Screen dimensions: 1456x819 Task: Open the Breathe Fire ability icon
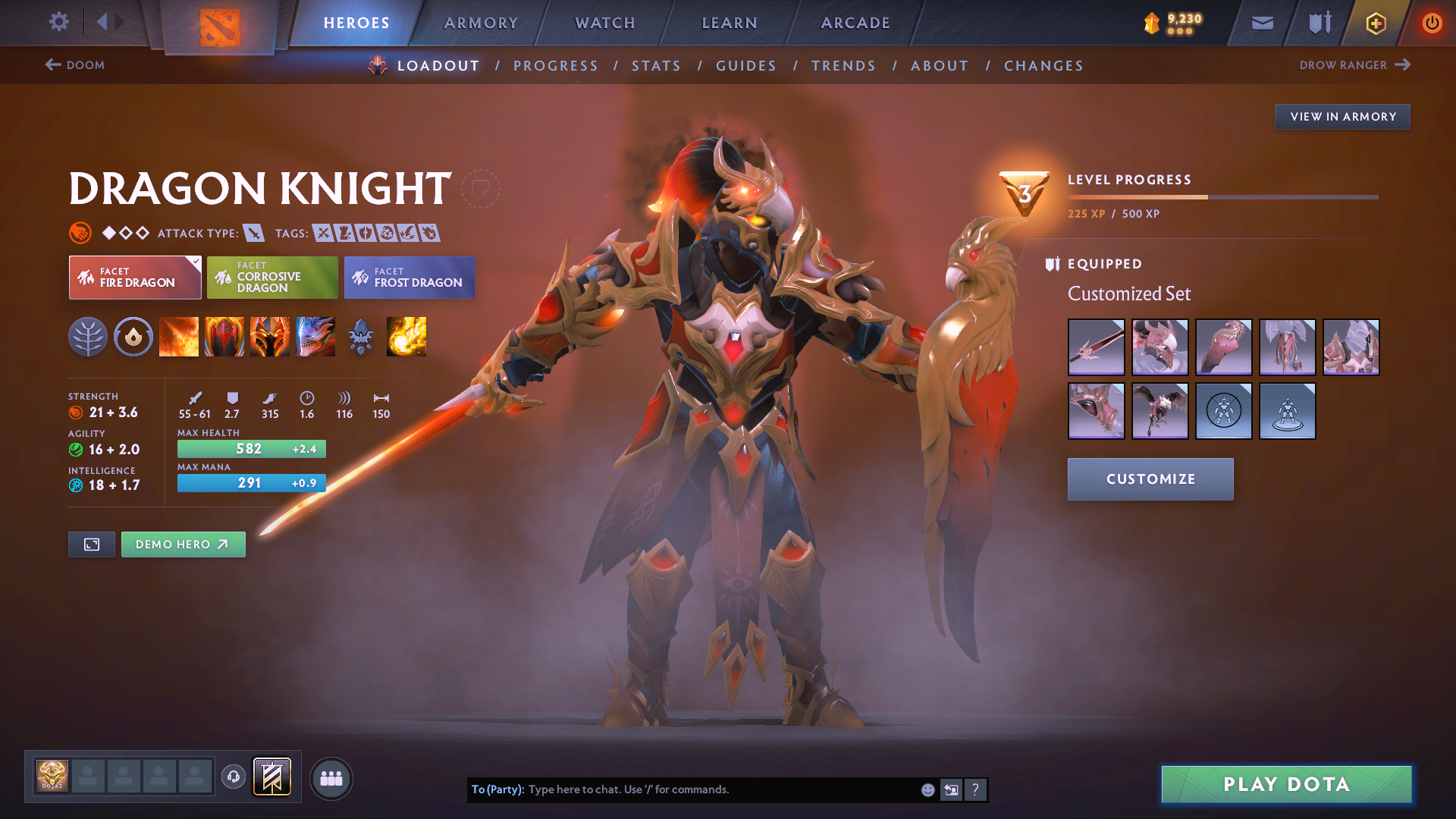[179, 337]
